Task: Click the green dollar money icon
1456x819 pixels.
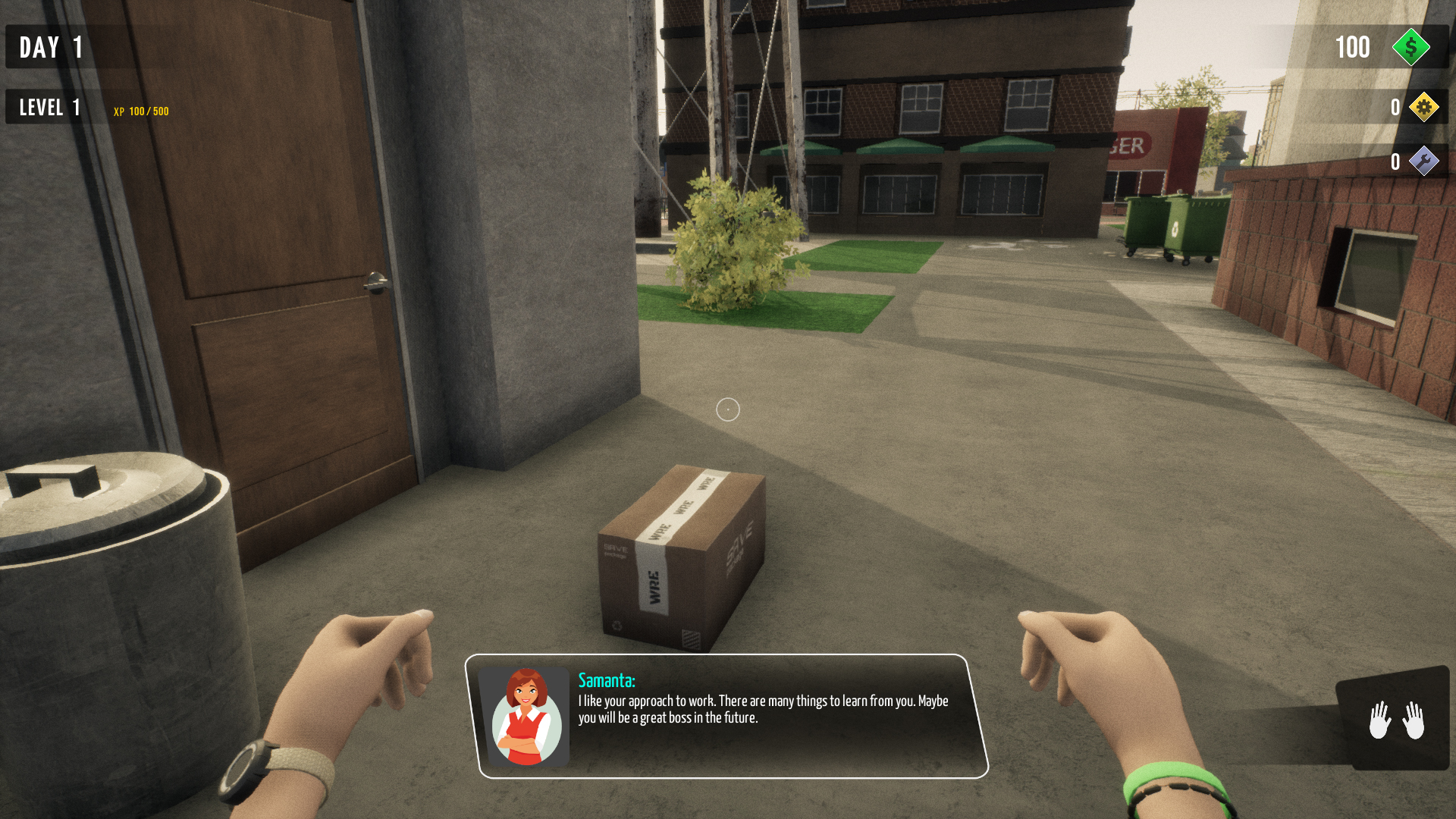Action: click(1410, 47)
